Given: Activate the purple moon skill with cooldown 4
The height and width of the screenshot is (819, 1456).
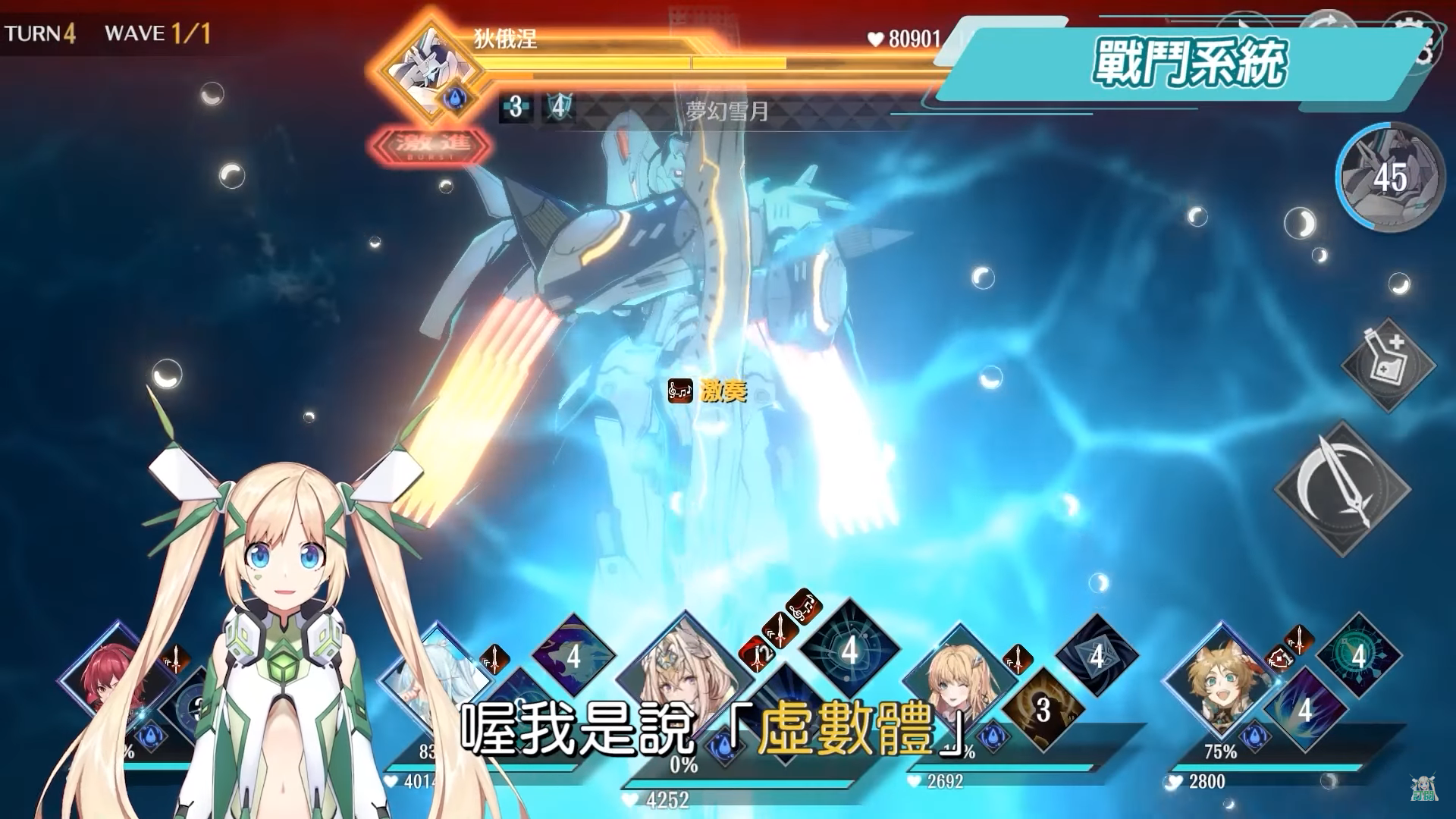Looking at the screenshot, I should pyautogui.click(x=573, y=655).
